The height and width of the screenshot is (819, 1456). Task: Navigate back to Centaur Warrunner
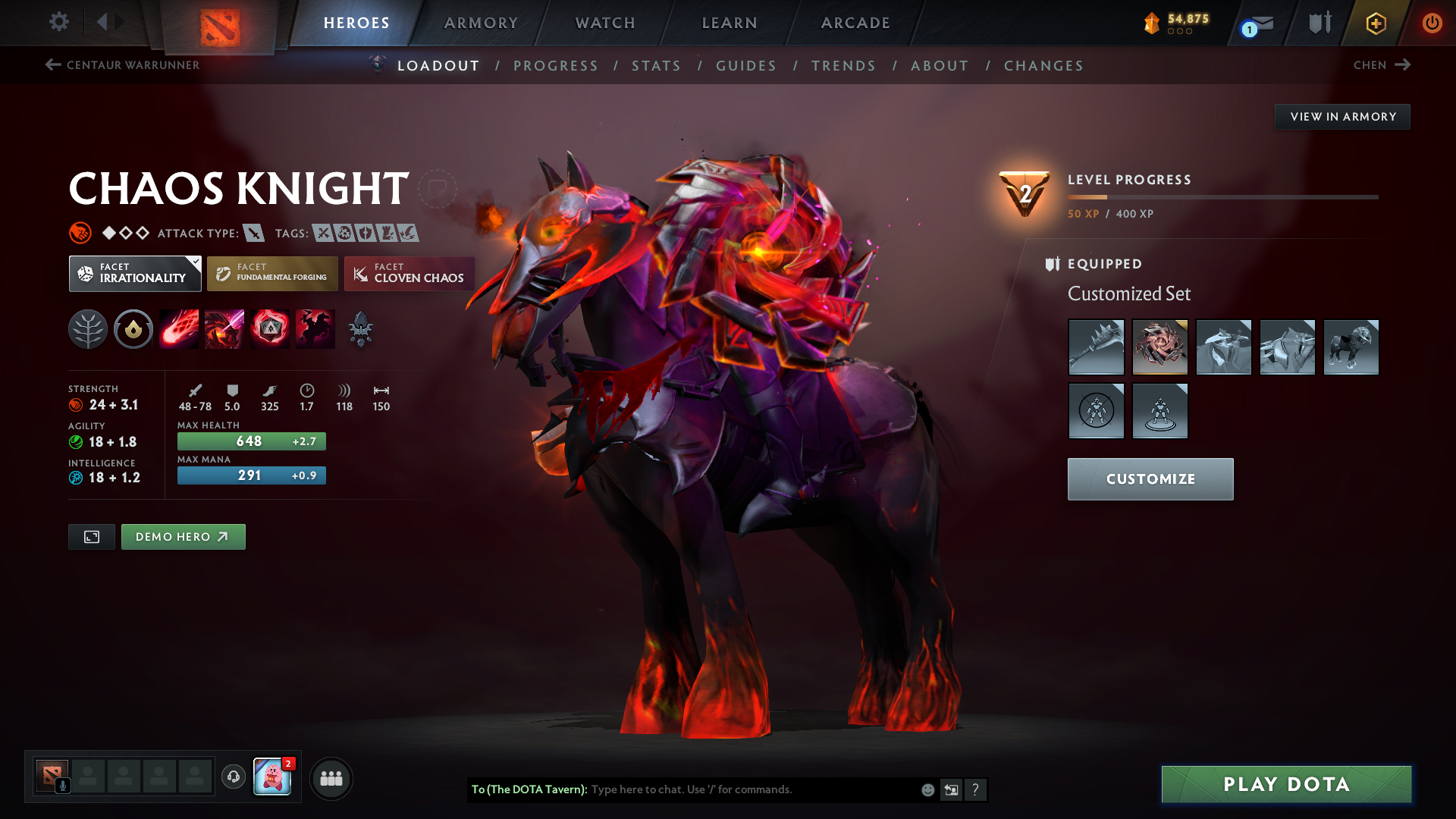(123, 65)
